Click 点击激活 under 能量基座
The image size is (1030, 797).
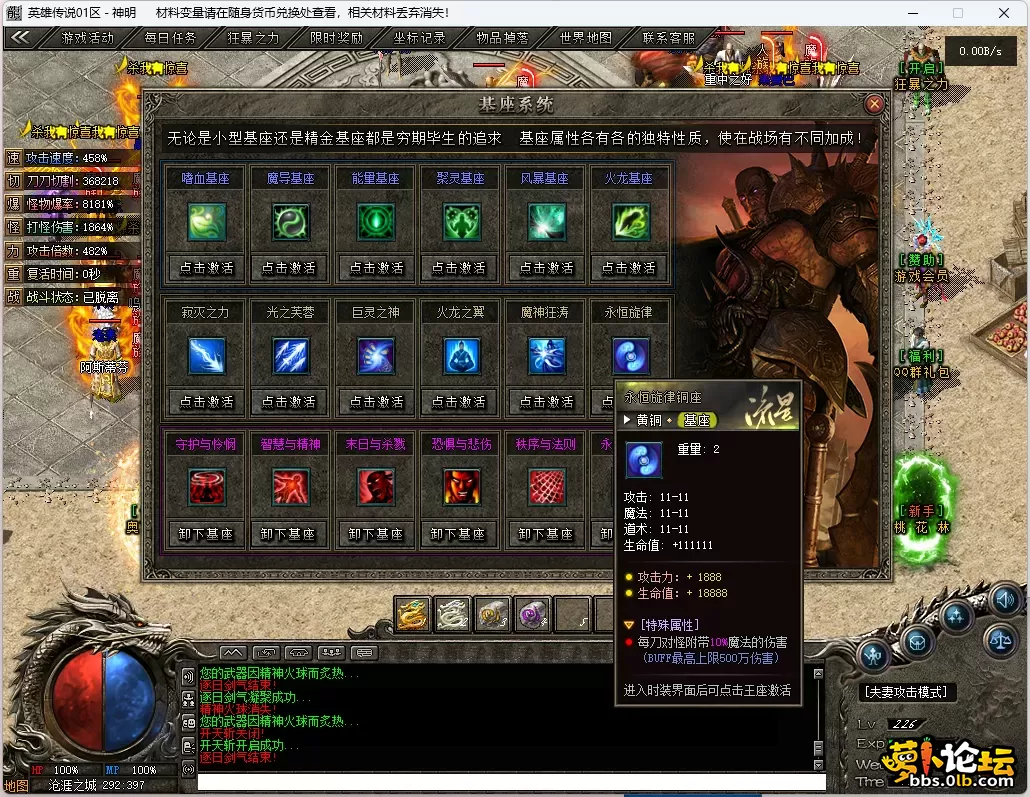376,268
